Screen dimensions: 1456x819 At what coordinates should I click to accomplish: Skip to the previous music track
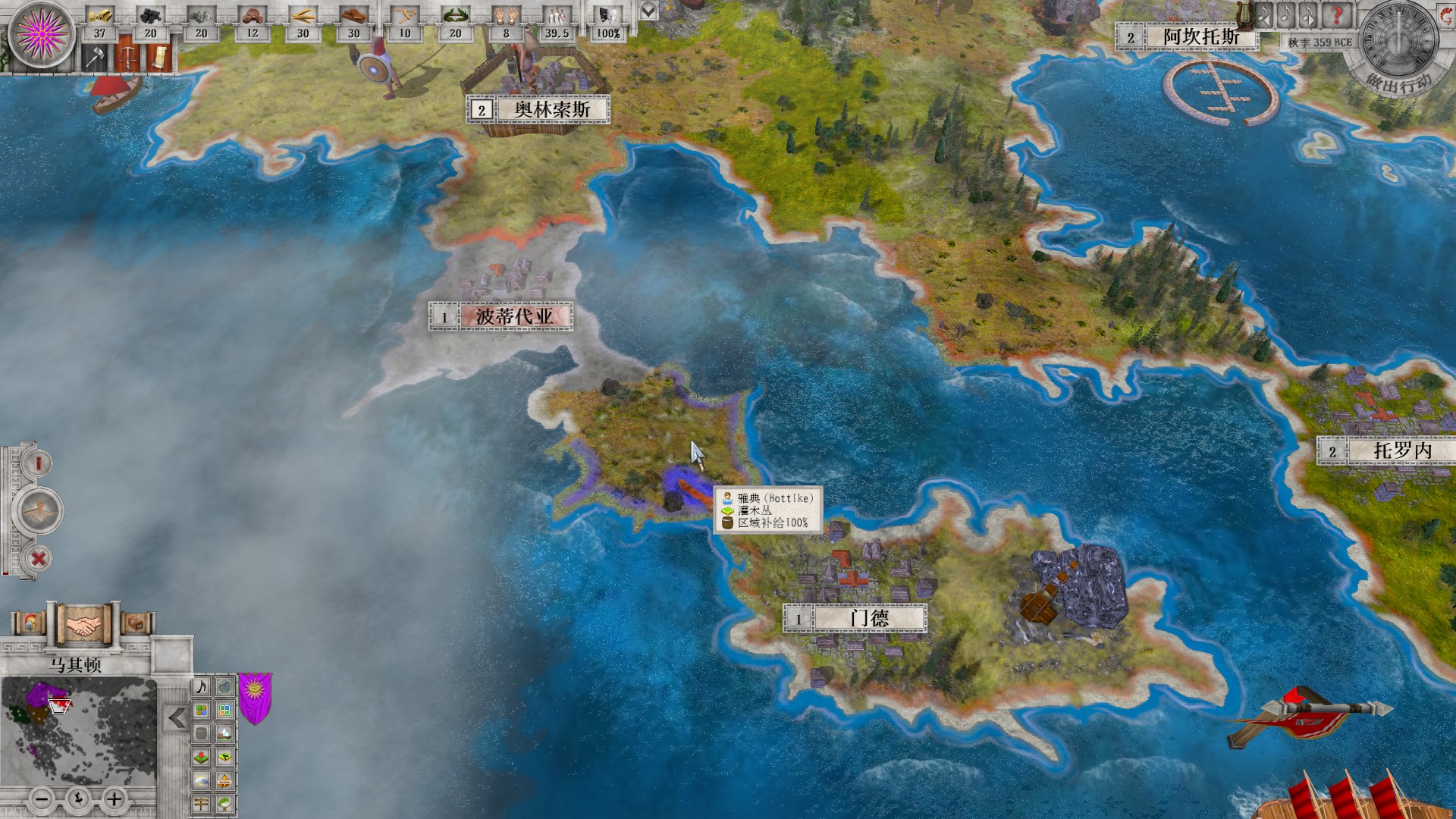pyautogui.click(x=1264, y=15)
